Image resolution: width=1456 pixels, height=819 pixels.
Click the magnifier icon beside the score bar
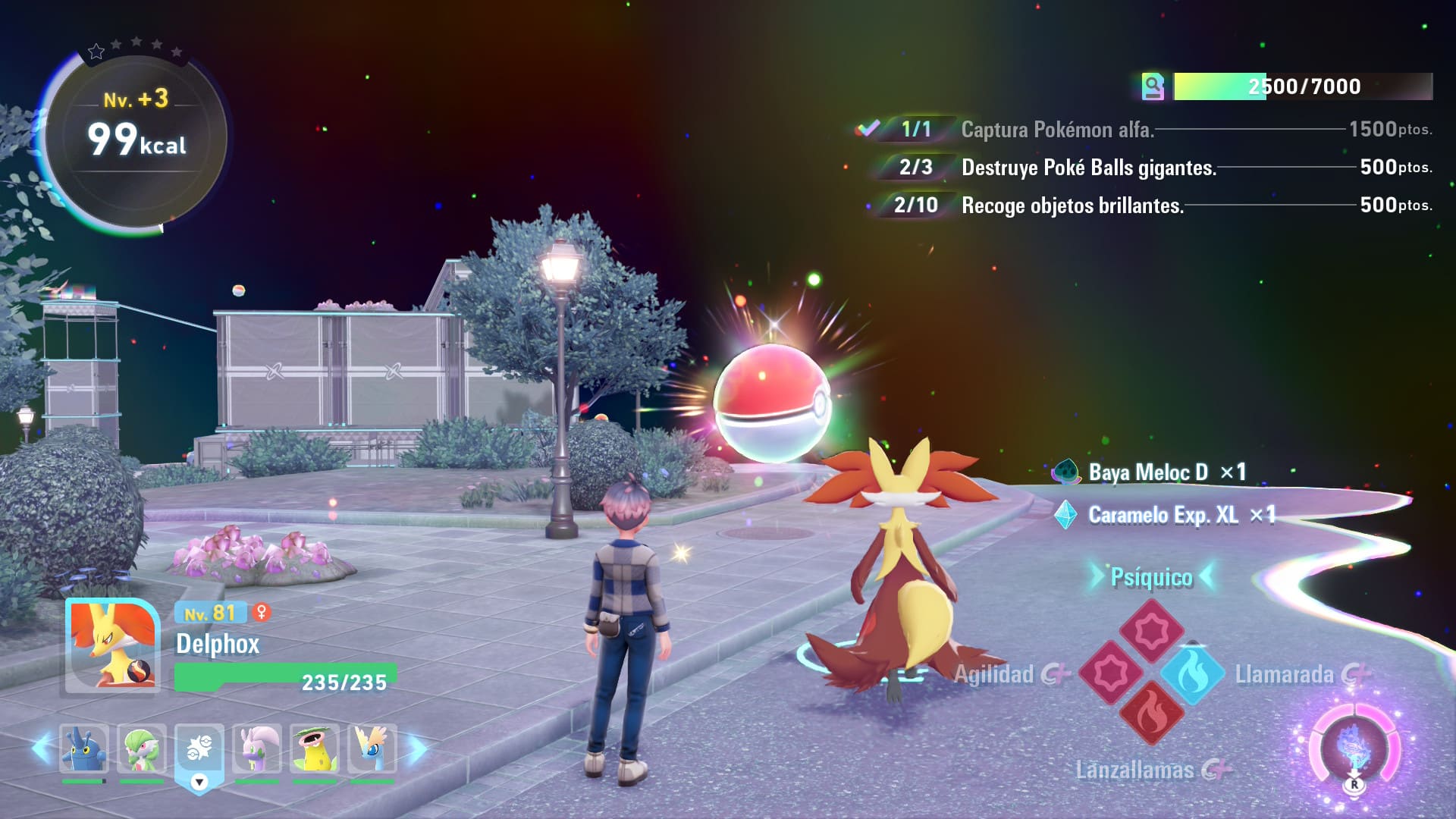[x=1153, y=86]
